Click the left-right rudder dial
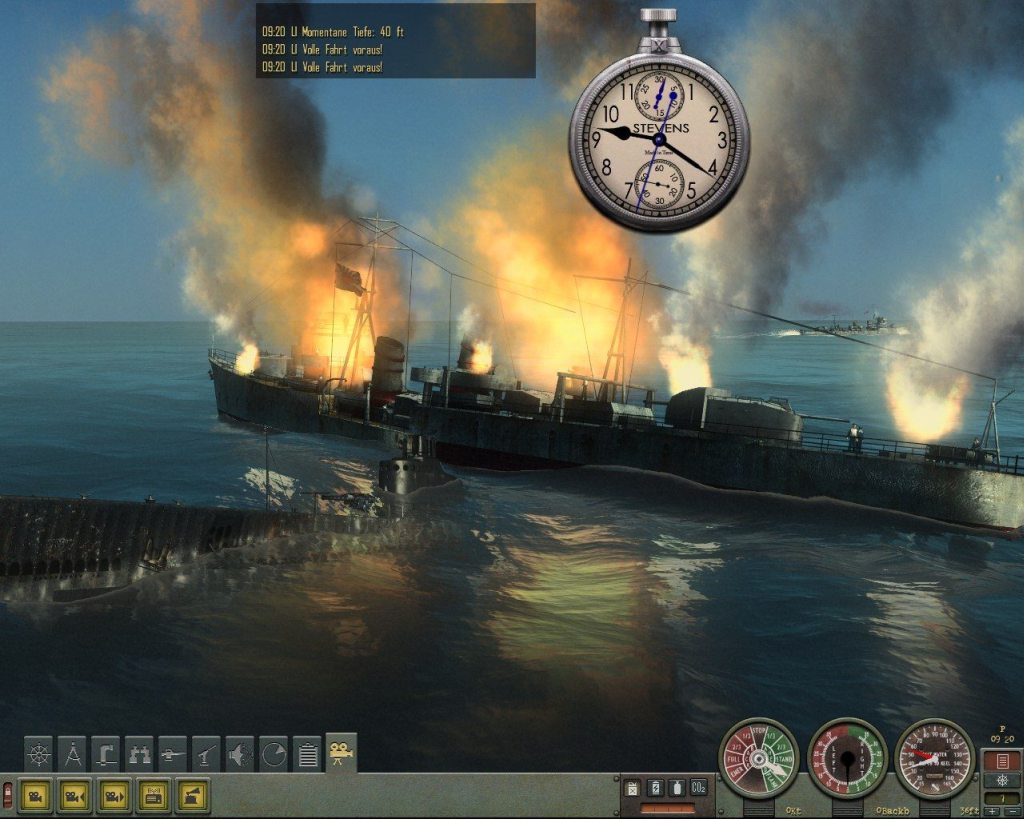The image size is (1024, 819). click(x=847, y=759)
